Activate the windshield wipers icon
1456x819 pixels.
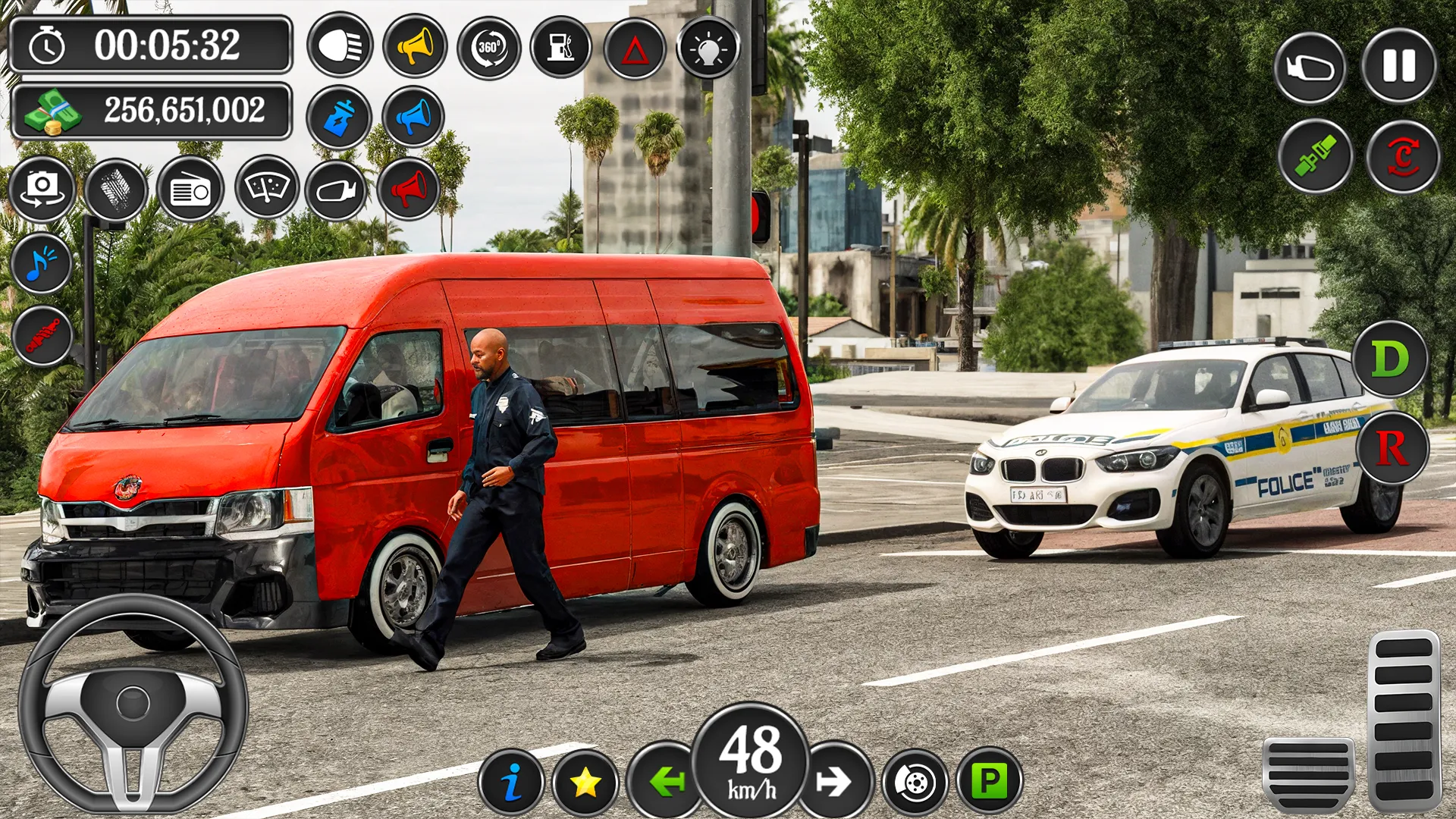click(x=266, y=190)
